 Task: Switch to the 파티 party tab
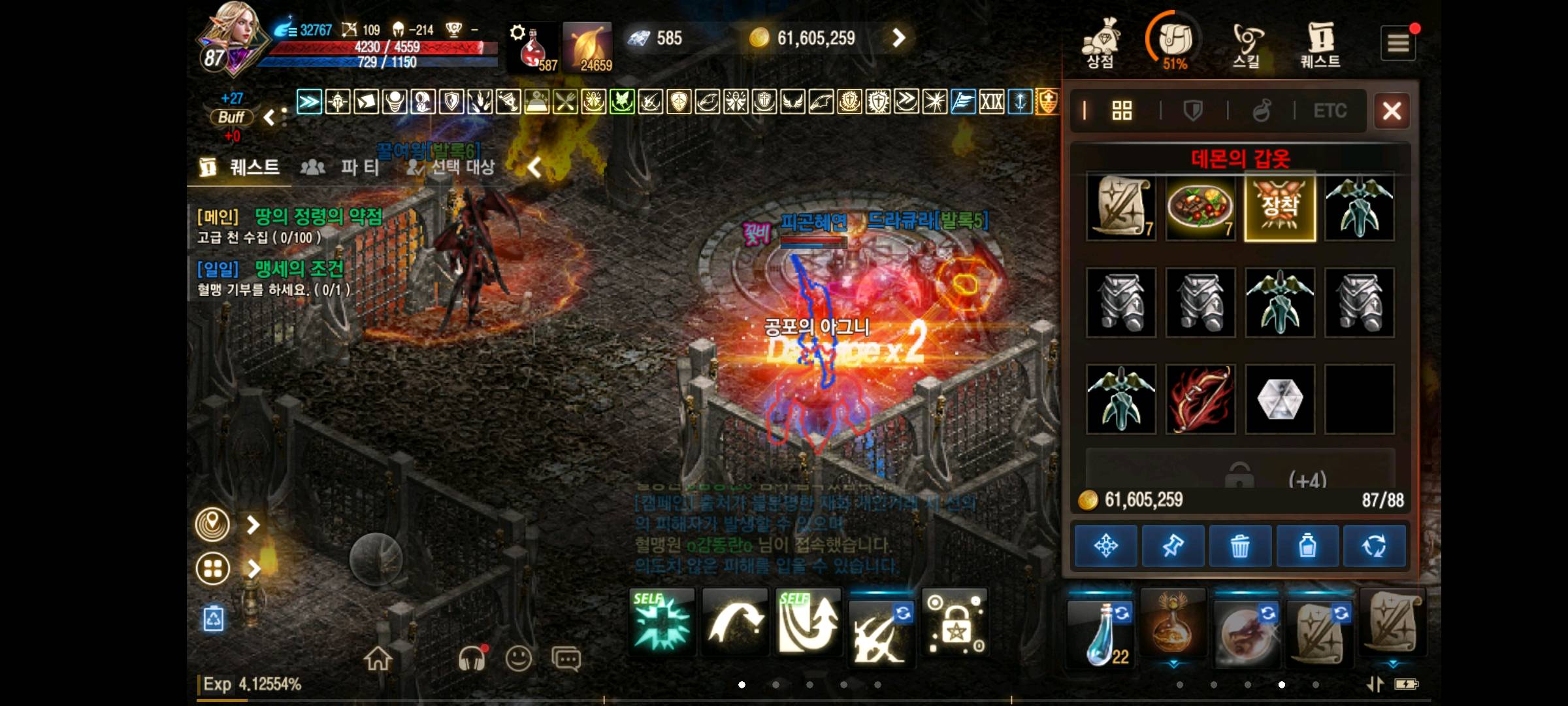coord(348,168)
